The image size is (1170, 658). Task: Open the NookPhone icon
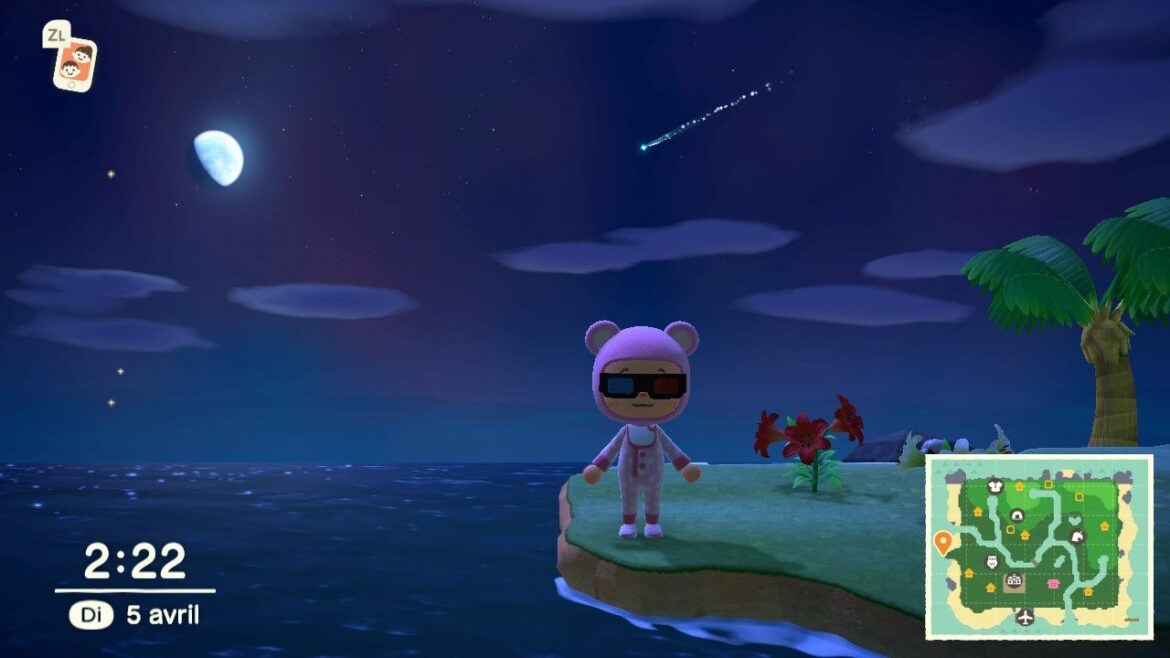coord(74,63)
